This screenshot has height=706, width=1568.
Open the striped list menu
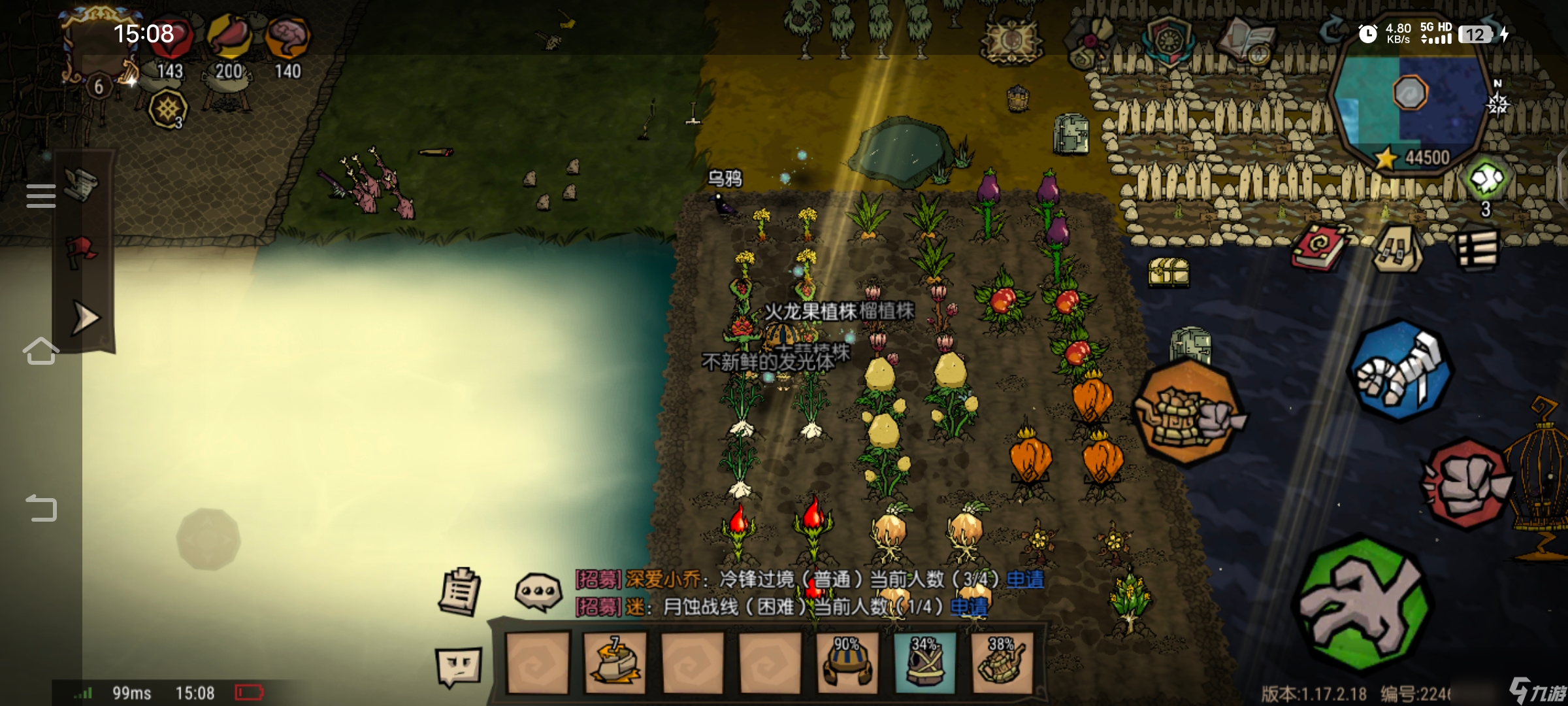pos(1477,248)
